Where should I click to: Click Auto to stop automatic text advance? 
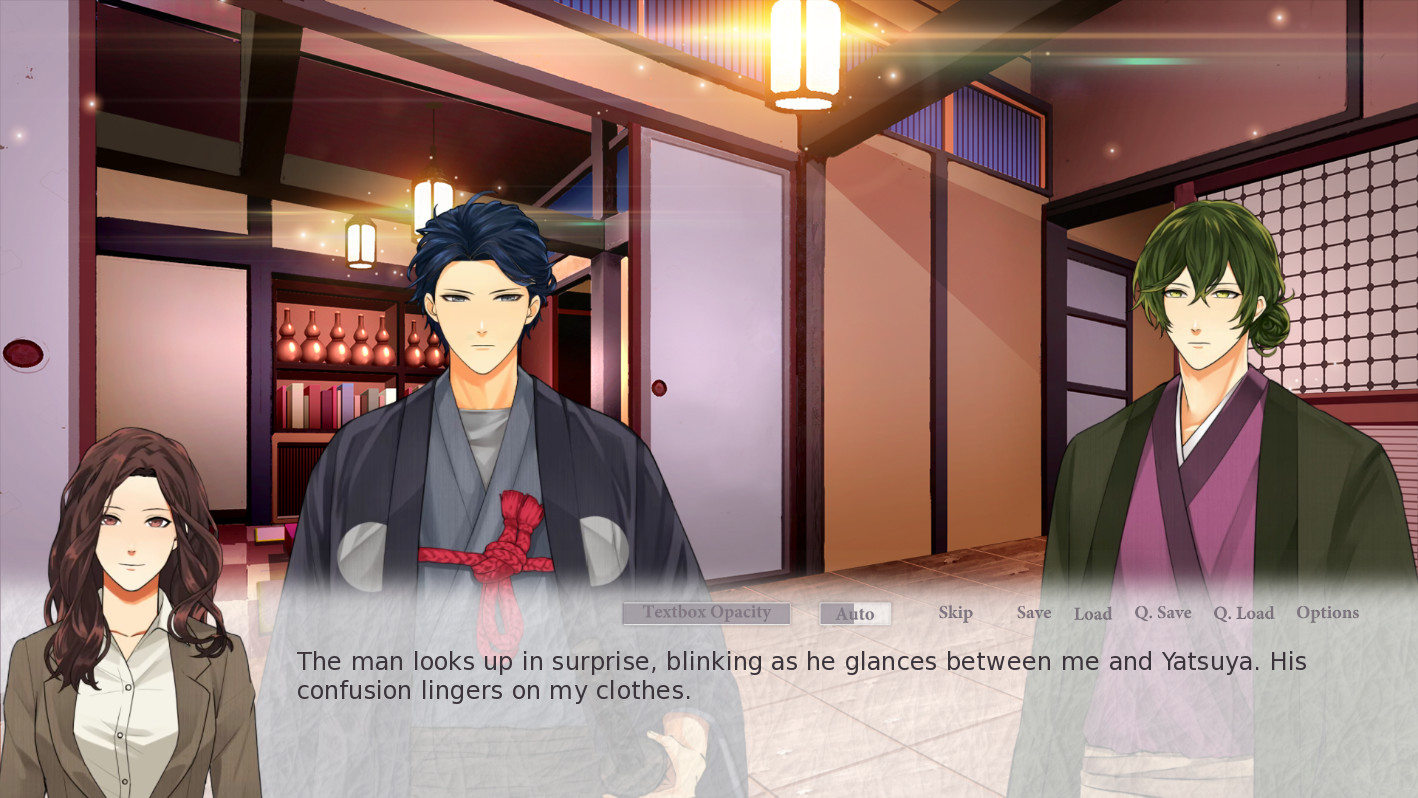(x=855, y=613)
